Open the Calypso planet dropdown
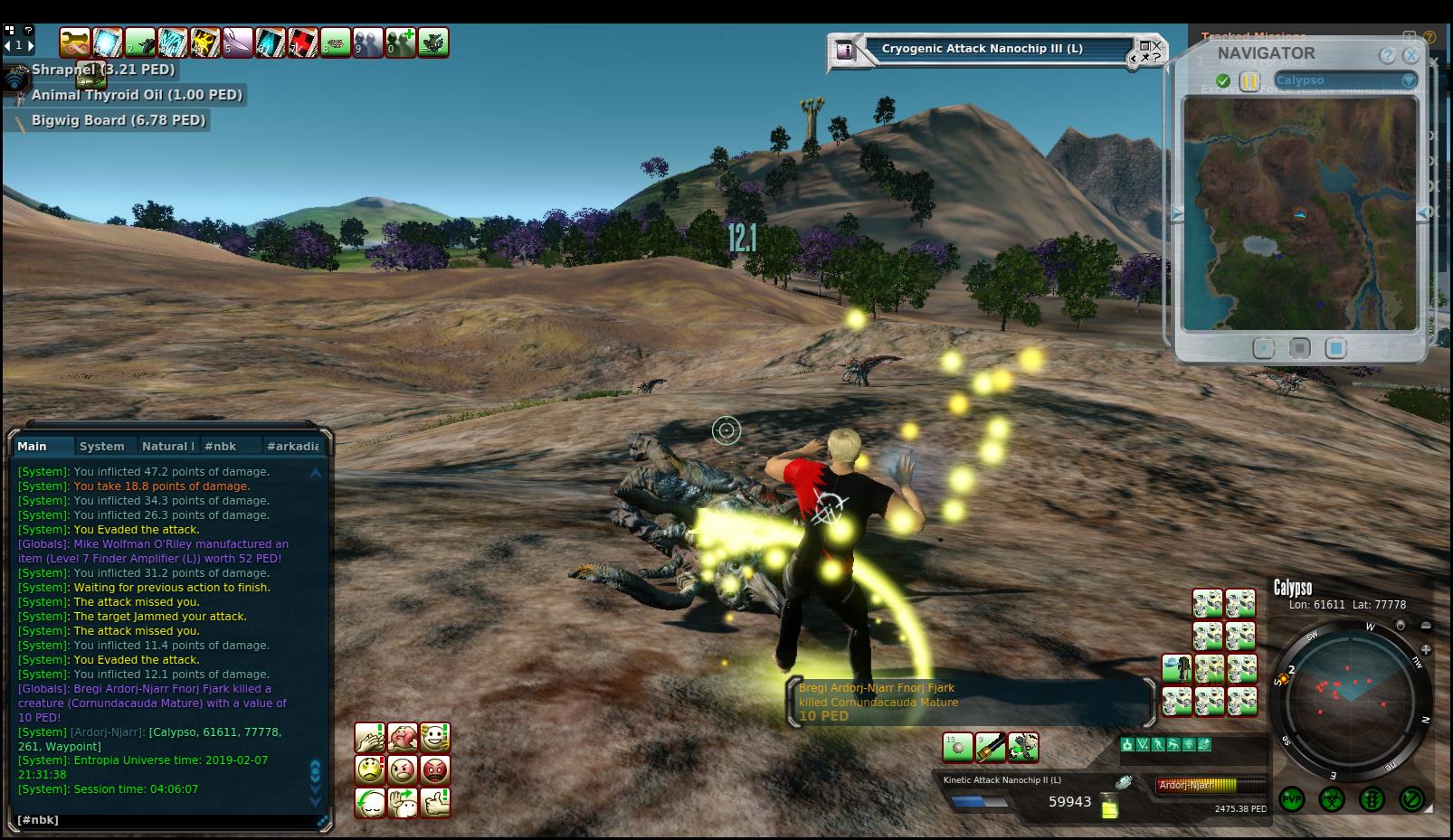Image resolution: width=1453 pixels, height=840 pixels. (x=1408, y=80)
